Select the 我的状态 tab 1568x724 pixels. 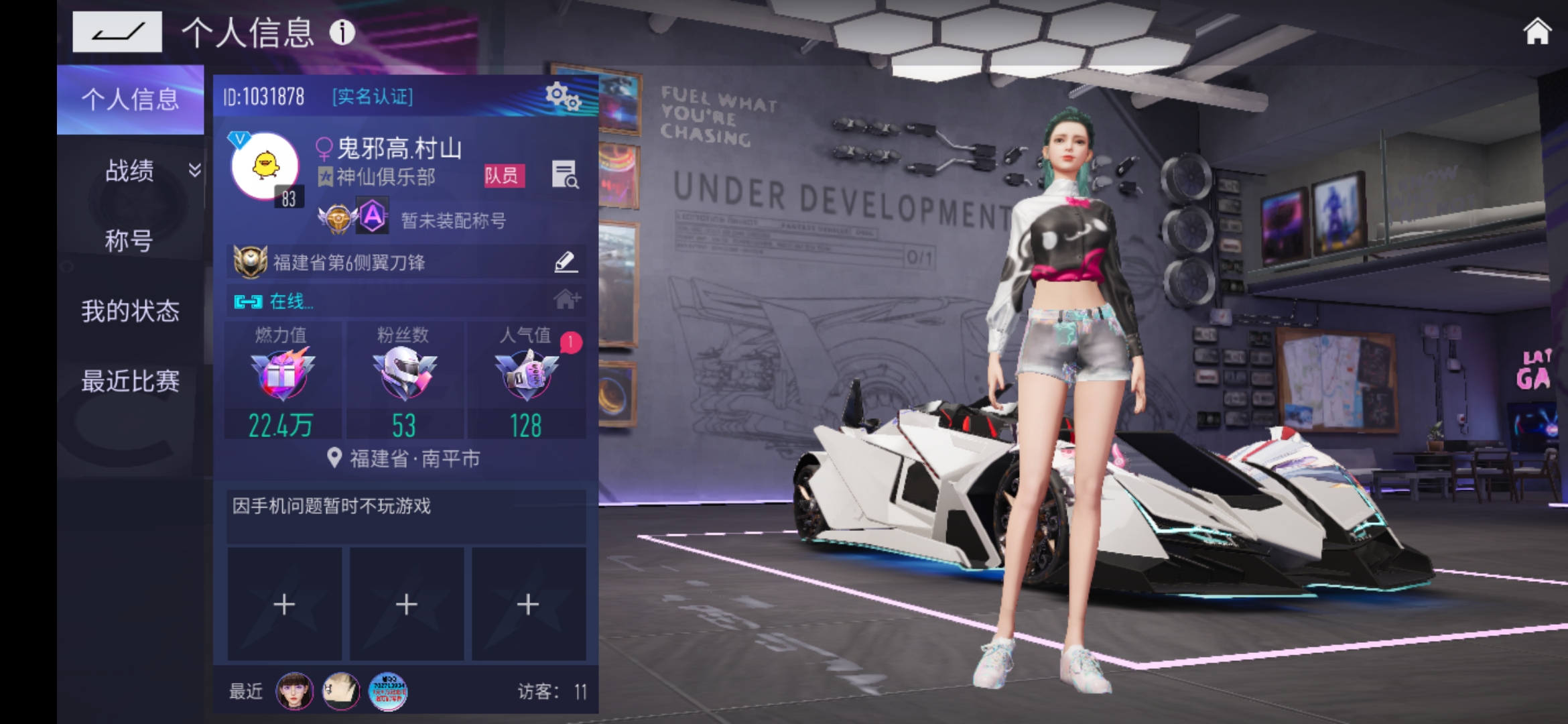130,311
